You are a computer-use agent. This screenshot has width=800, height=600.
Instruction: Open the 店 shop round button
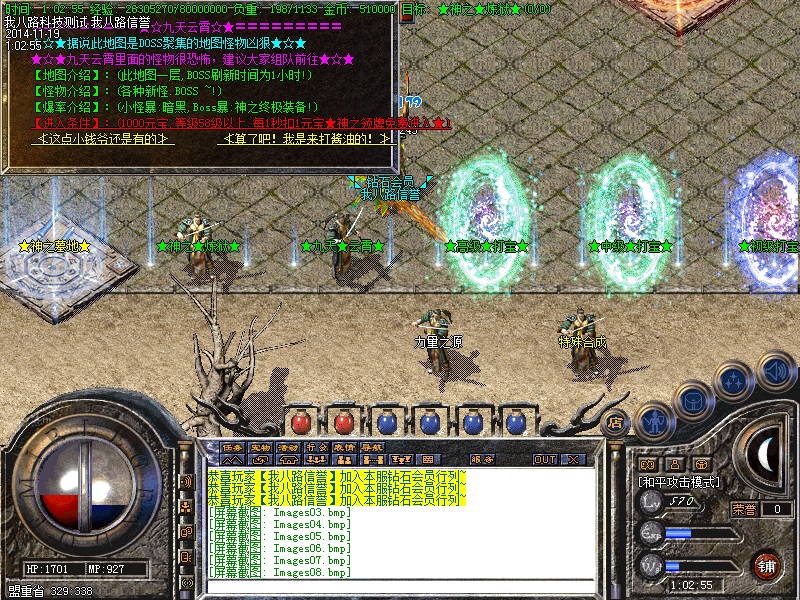click(x=616, y=421)
